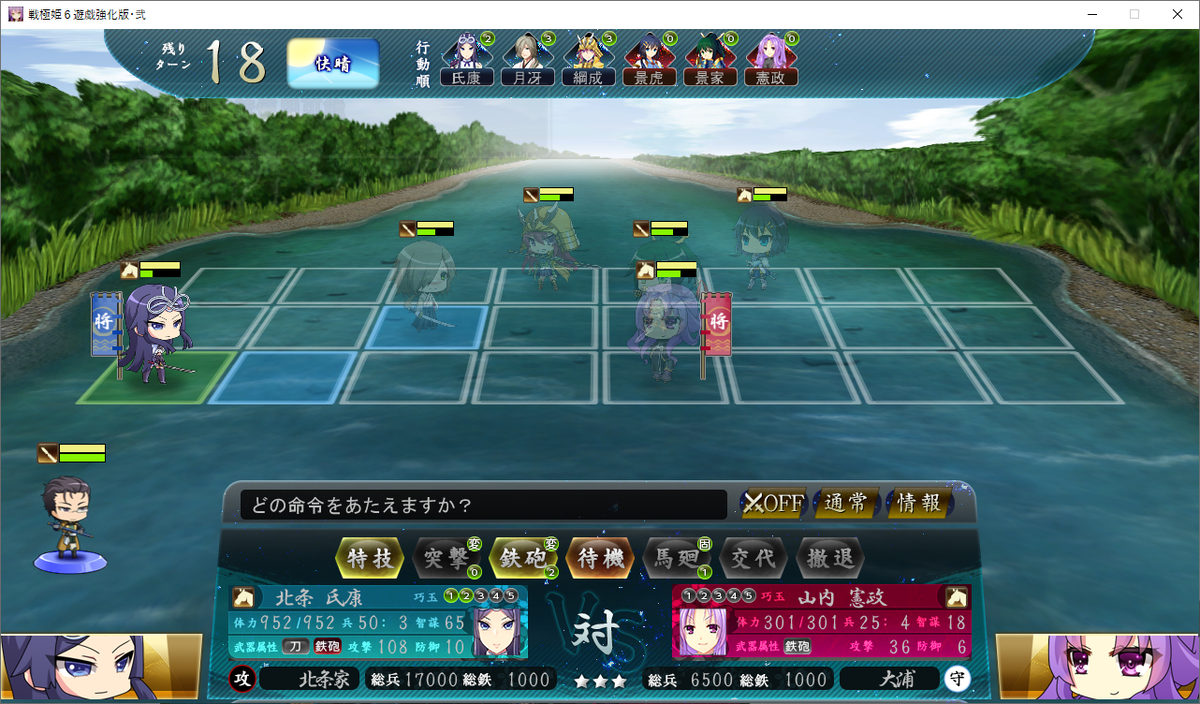1200x704 pixels.
Task: Choose the 待機 wait command
Action: click(x=601, y=558)
